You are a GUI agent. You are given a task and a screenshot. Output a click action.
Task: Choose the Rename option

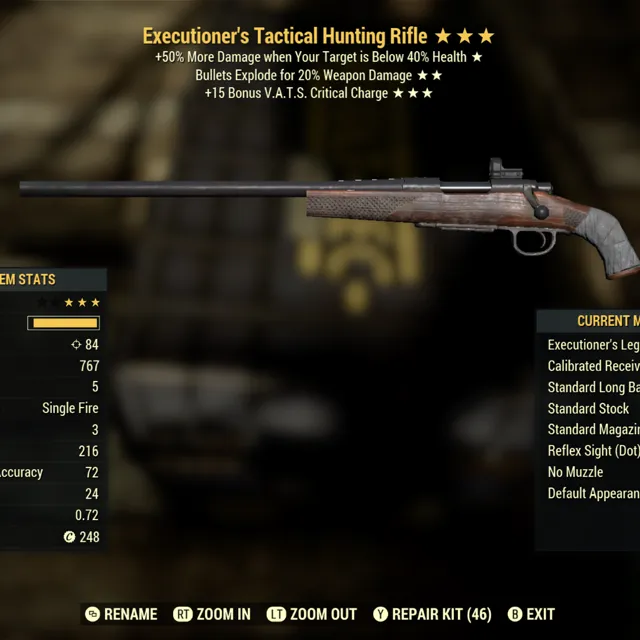click(x=122, y=614)
